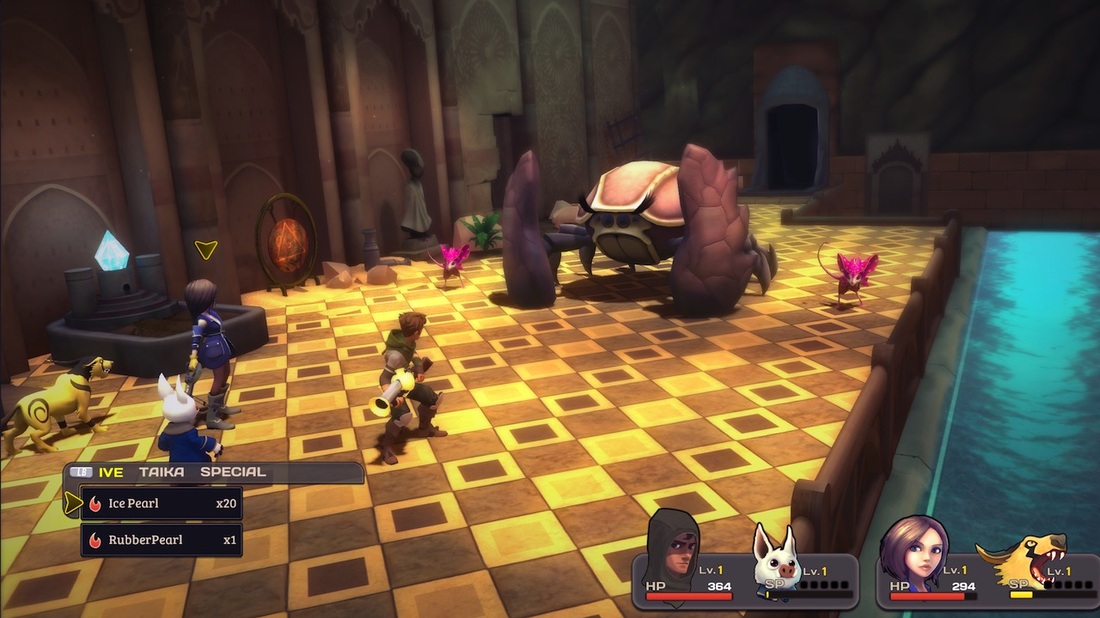Choose the RubberPearl item
1100x618 pixels.
(x=161, y=540)
